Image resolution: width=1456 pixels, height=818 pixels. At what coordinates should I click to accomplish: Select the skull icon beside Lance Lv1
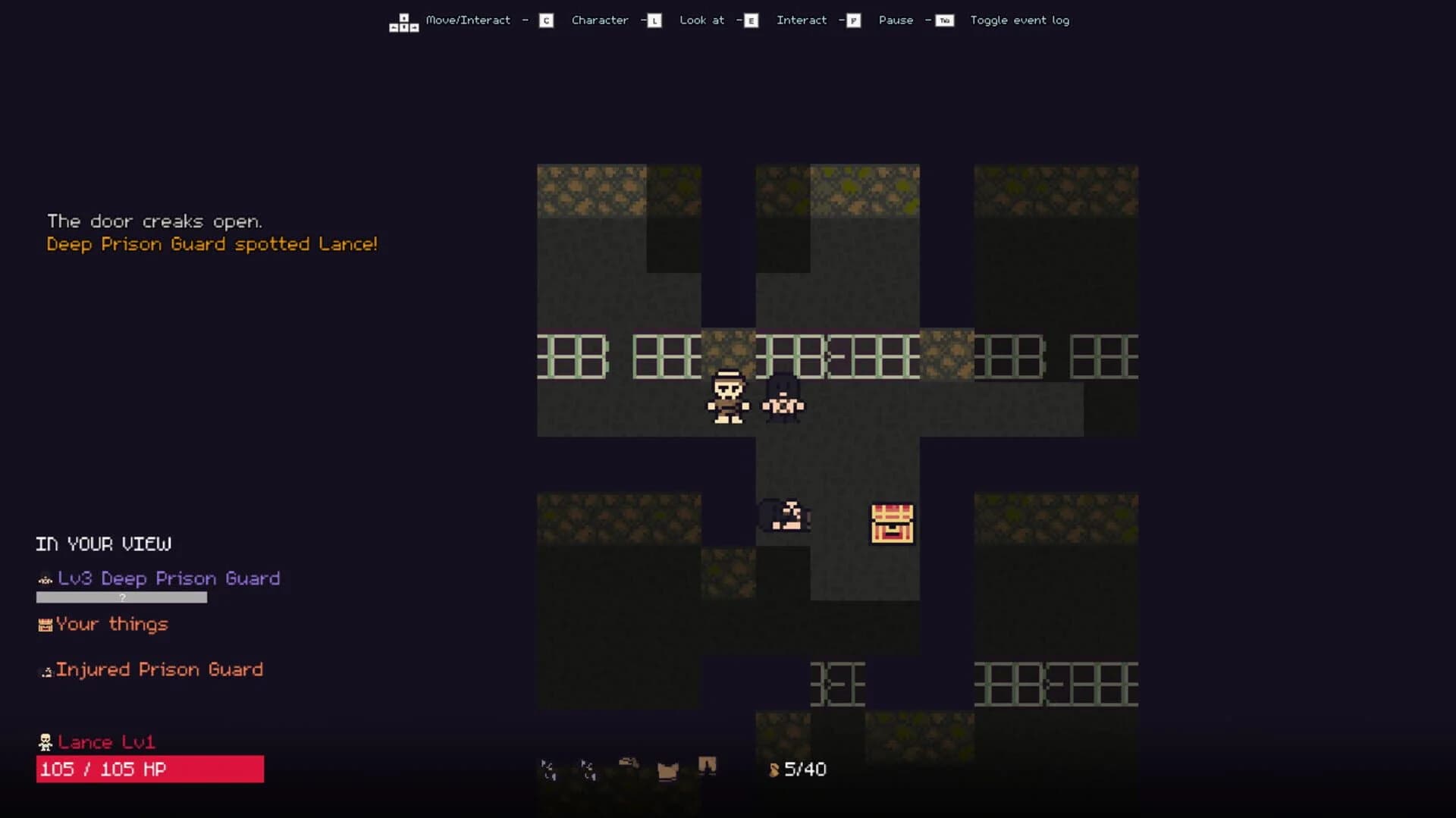[x=45, y=742]
